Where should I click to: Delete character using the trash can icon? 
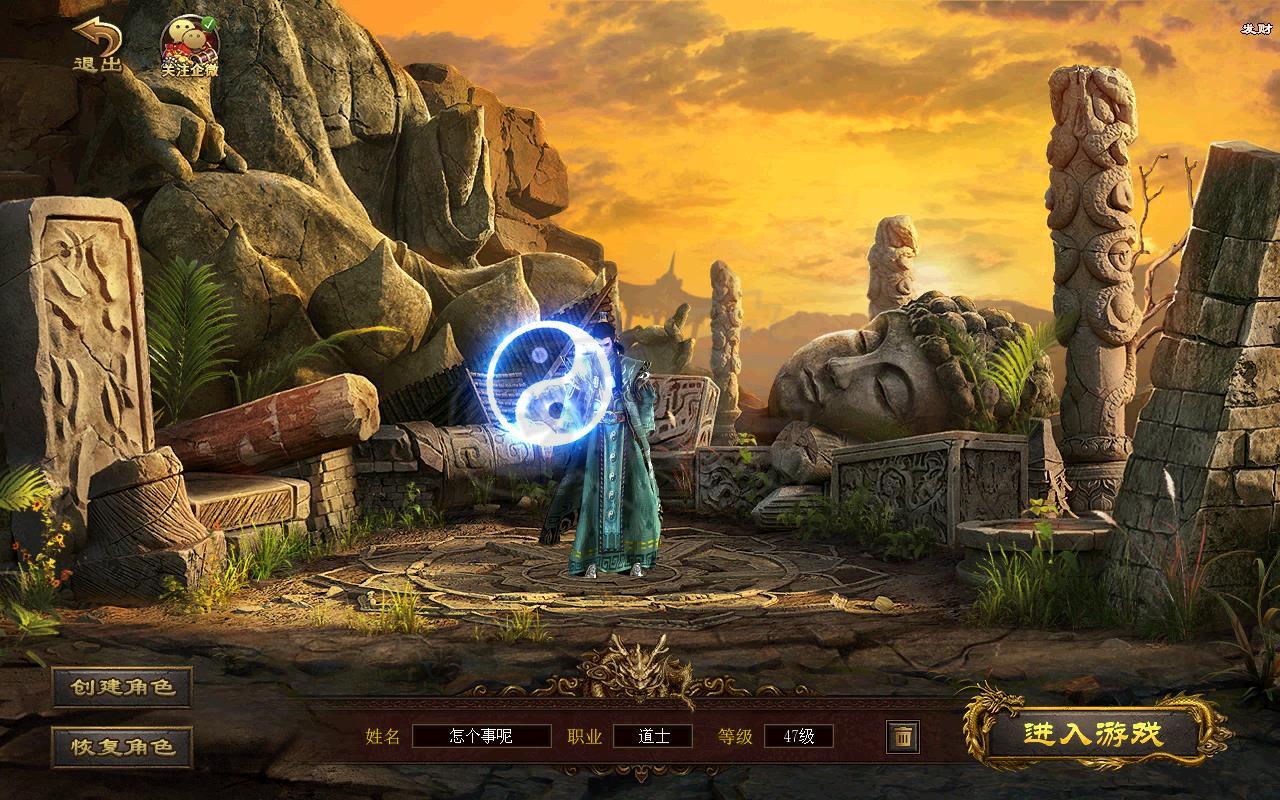point(902,737)
